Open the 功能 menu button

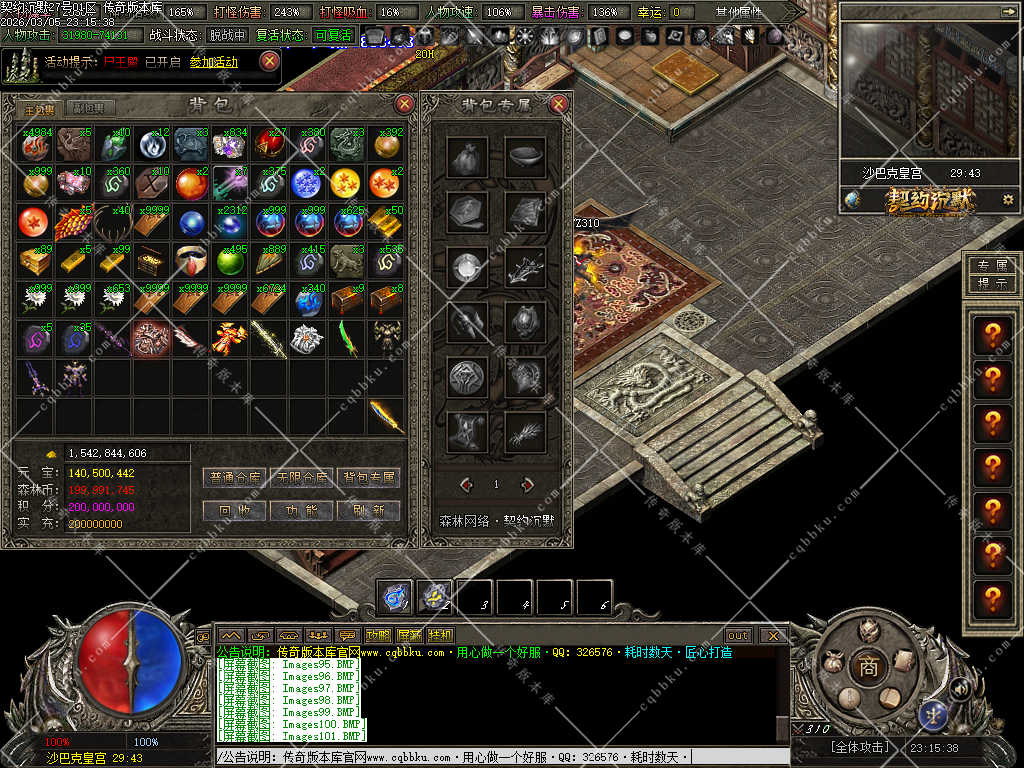point(302,510)
